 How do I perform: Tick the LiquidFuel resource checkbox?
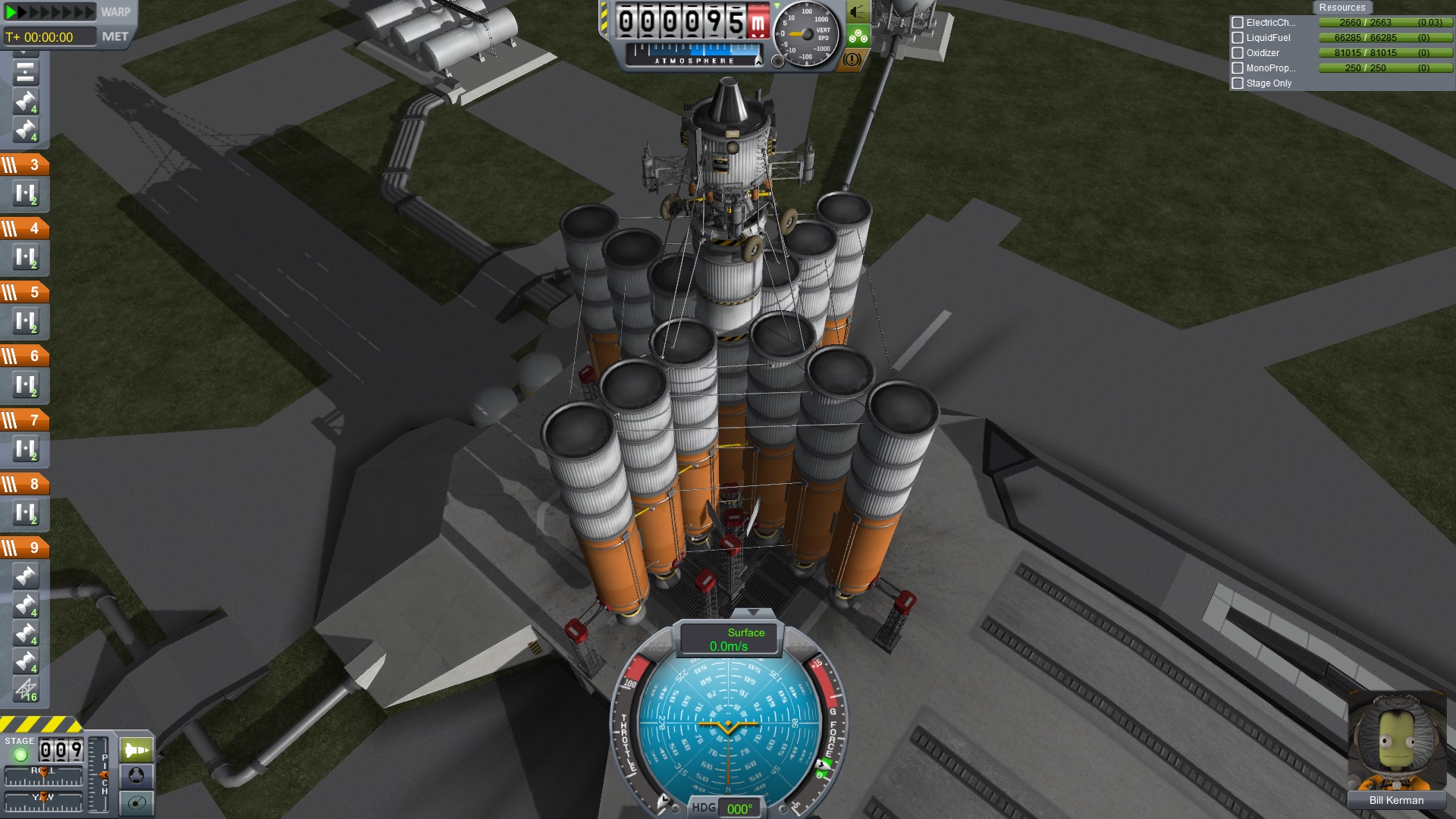1238,38
